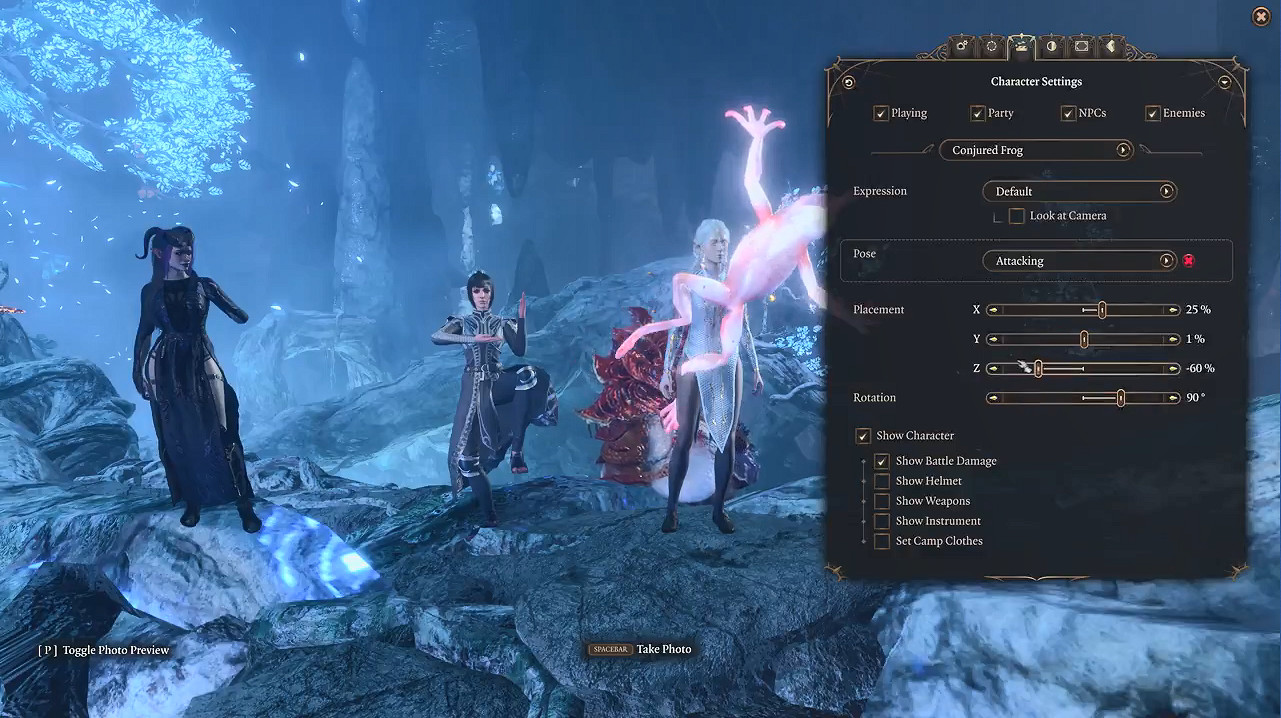Switch to the camera gear settings tab

(x=962, y=46)
